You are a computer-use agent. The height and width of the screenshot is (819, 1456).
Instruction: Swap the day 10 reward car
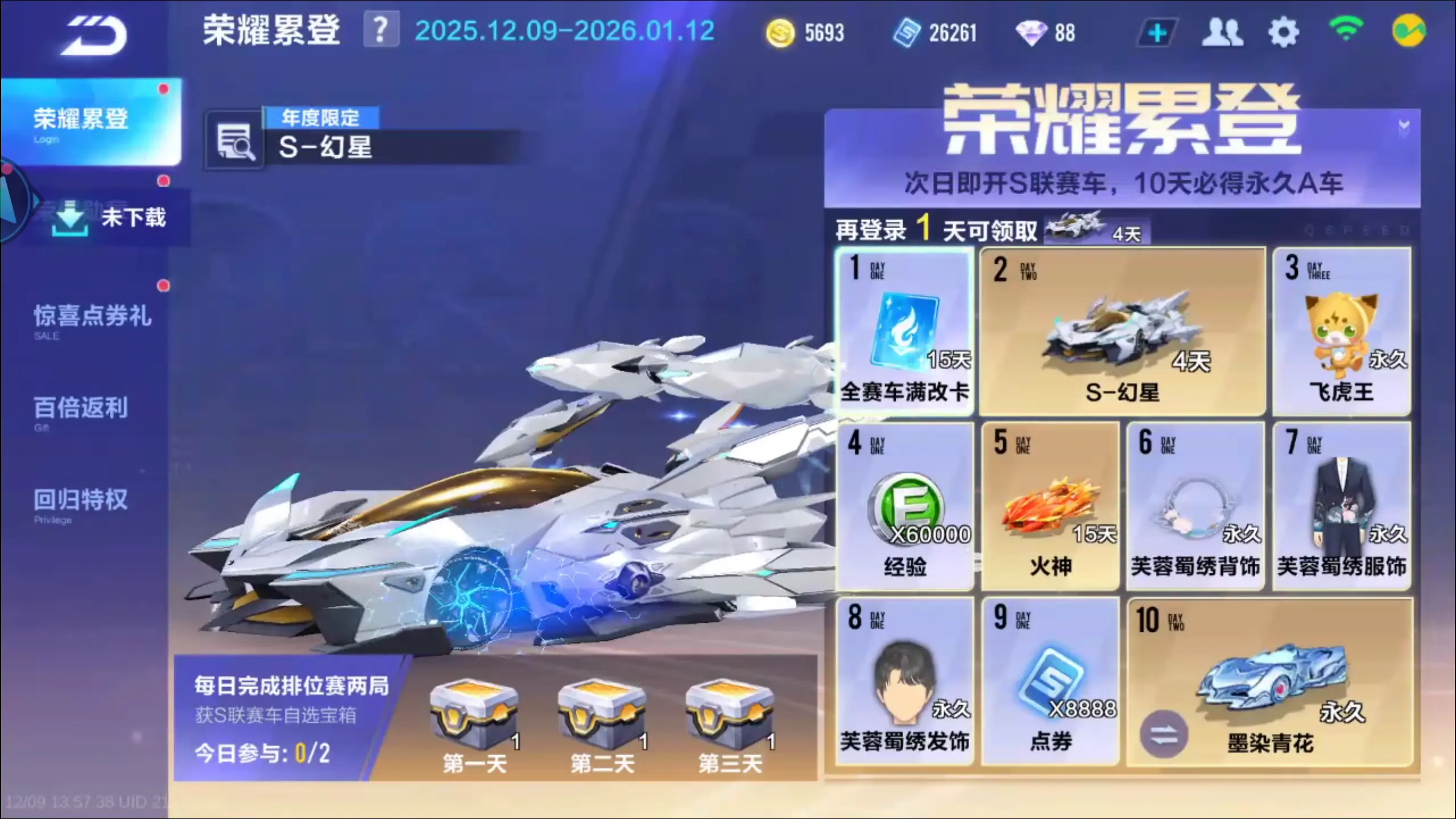[x=1164, y=734]
